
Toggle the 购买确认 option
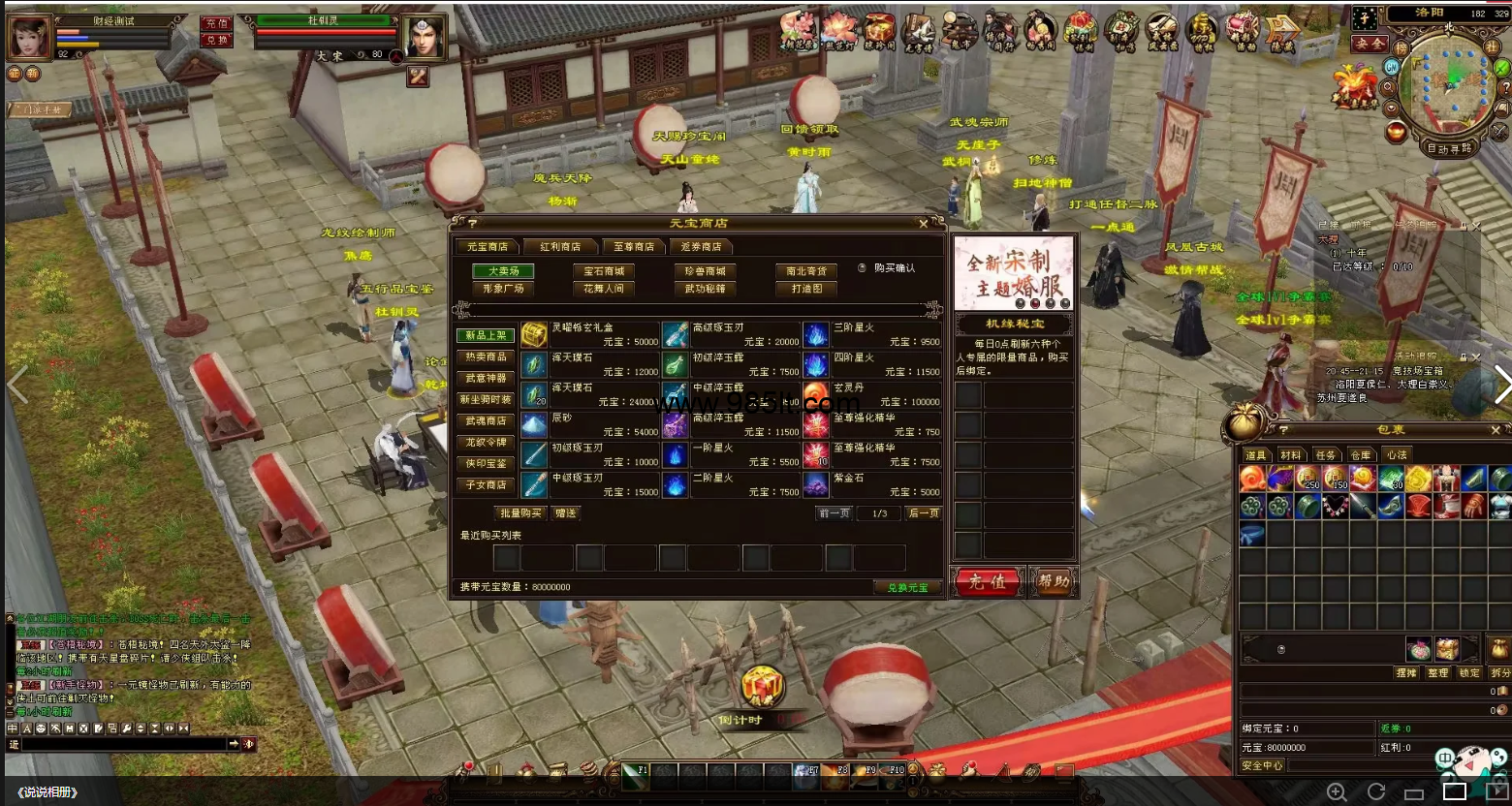tap(863, 268)
